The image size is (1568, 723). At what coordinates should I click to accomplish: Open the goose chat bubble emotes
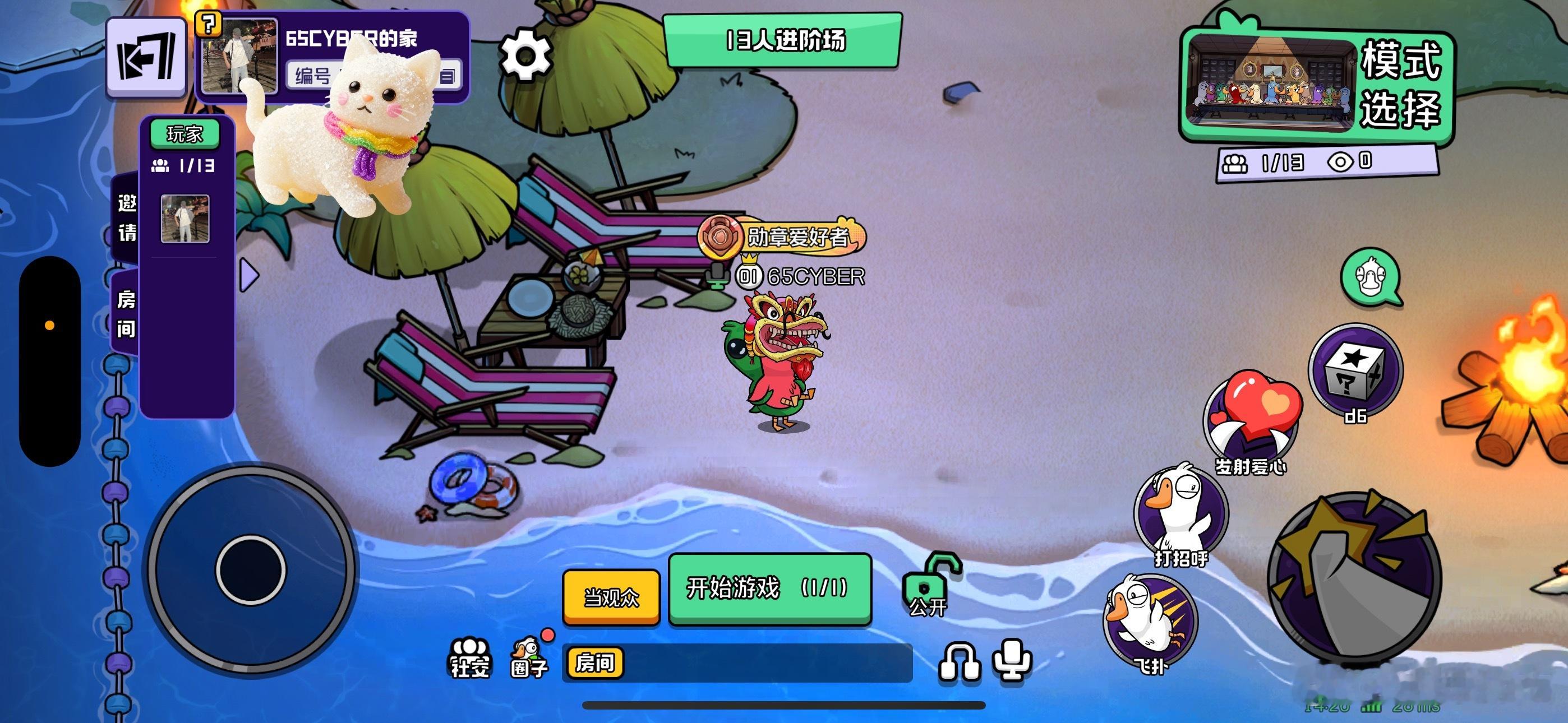1369,277
